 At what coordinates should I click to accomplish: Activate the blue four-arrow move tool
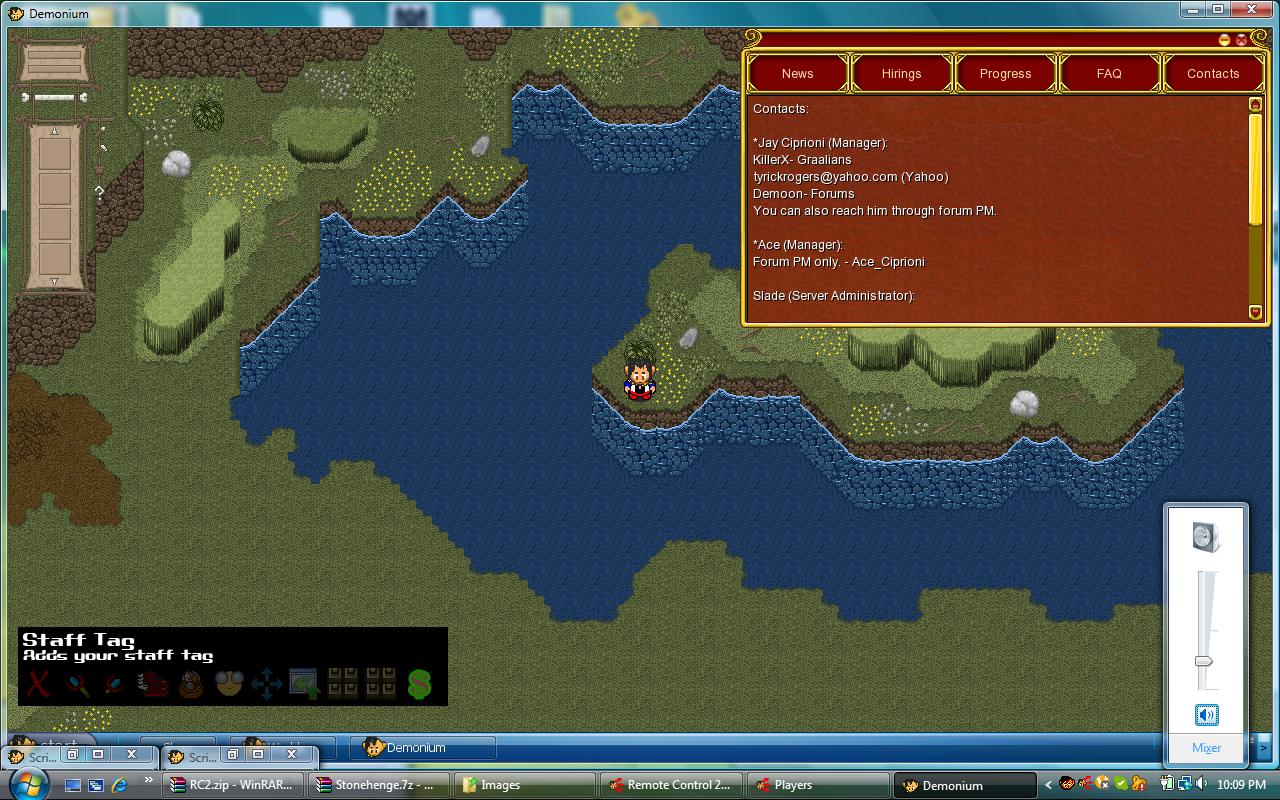pos(266,684)
